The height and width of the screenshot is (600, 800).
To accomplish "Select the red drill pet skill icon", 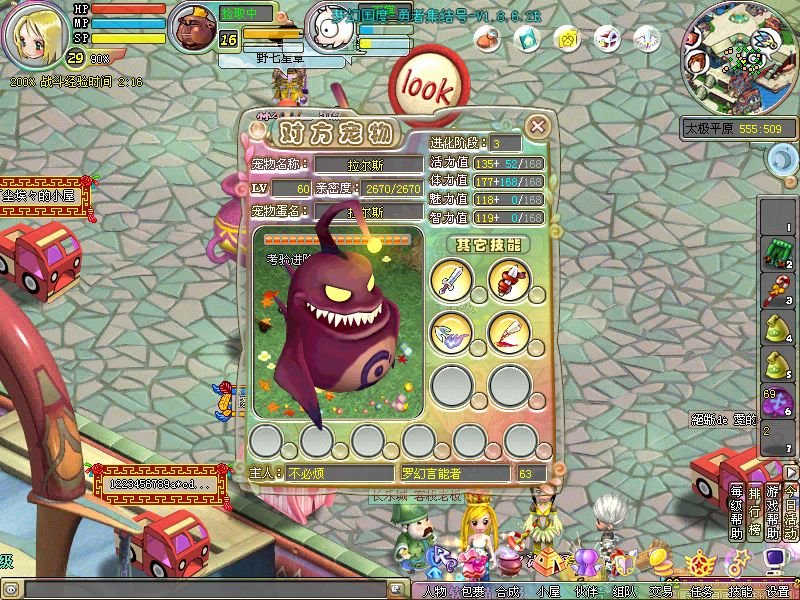I will point(508,279).
